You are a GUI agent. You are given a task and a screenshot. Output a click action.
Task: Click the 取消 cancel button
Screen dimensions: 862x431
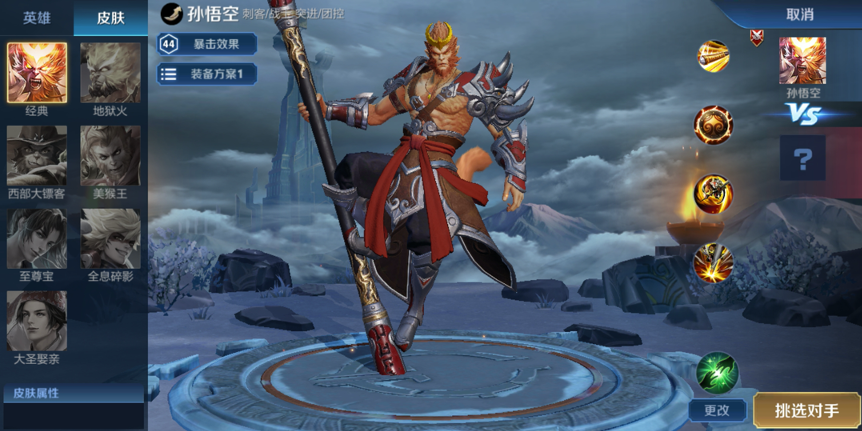point(799,14)
